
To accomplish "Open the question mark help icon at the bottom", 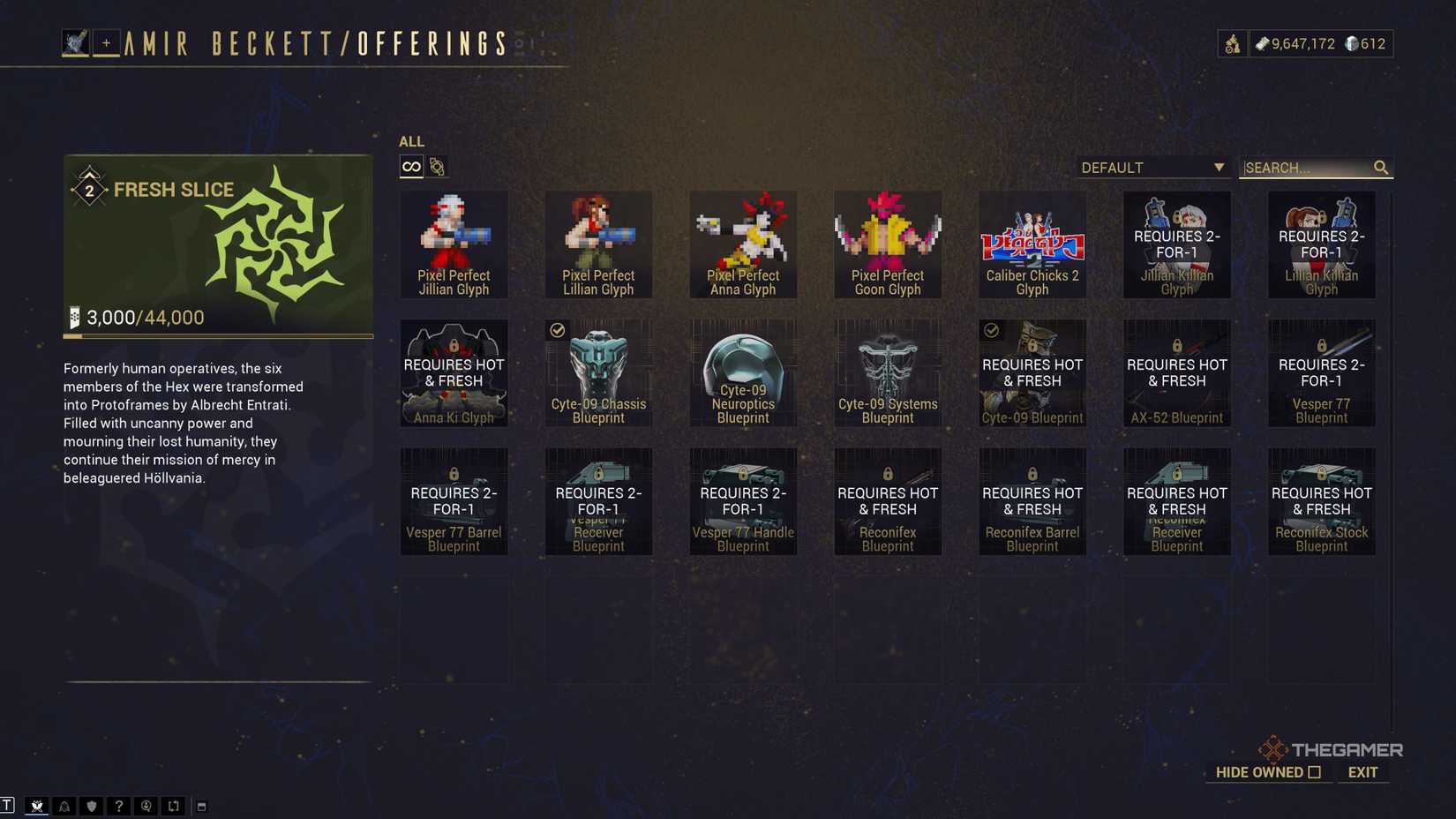I will point(118,805).
